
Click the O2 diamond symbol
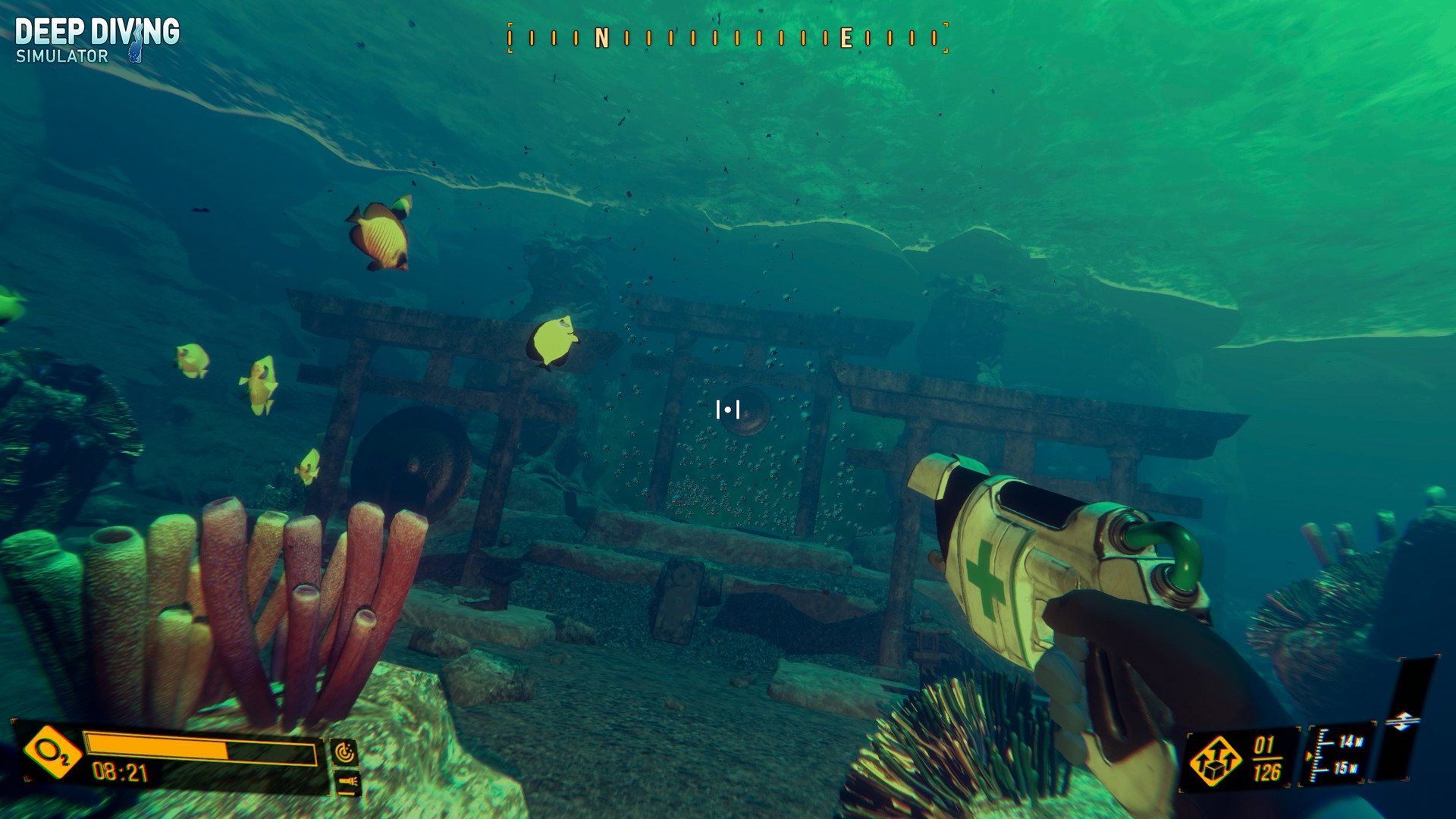click(x=52, y=751)
